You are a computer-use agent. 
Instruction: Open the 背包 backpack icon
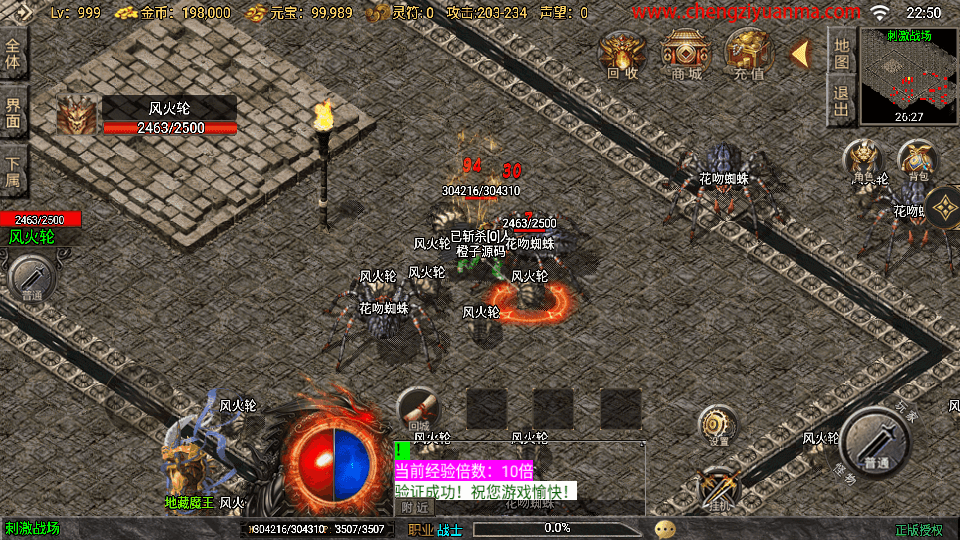pos(917,160)
